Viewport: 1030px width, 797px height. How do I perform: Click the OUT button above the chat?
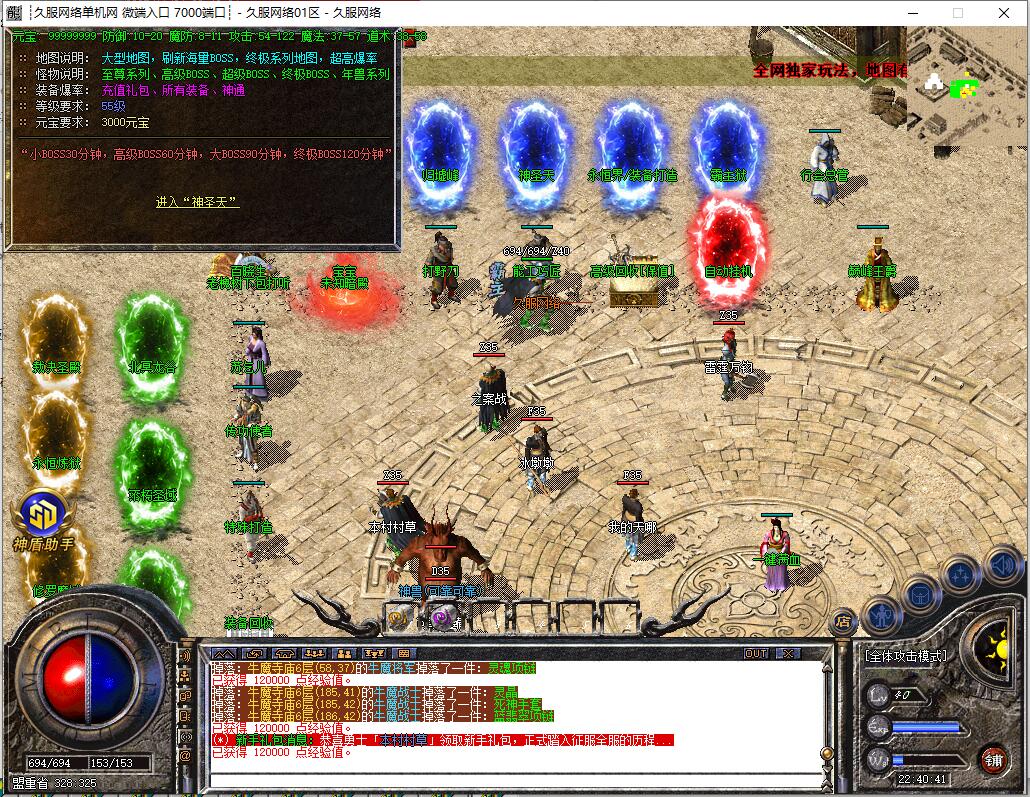(757, 653)
